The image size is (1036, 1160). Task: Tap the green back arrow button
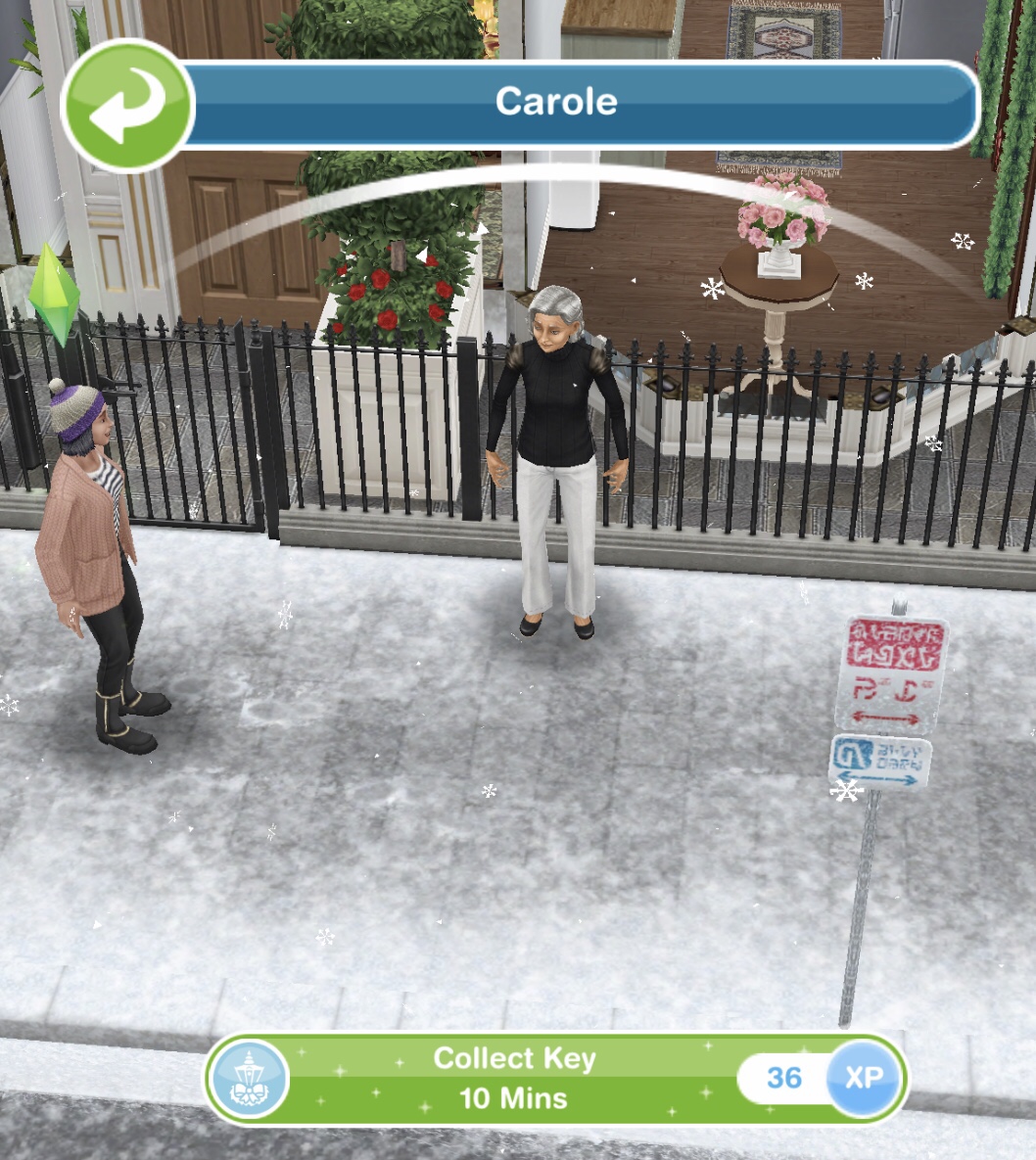(x=127, y=107)
